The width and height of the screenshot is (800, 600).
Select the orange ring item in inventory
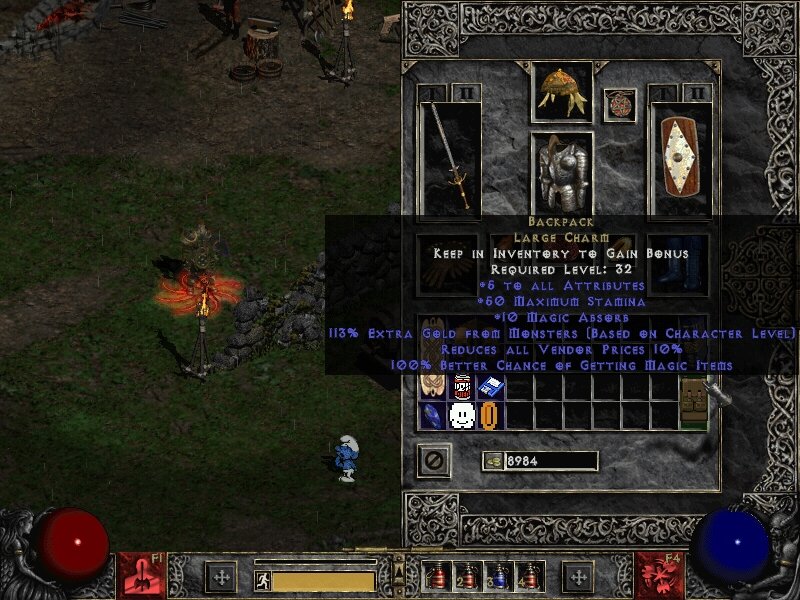pyautogui.click(x=489, y=415)
